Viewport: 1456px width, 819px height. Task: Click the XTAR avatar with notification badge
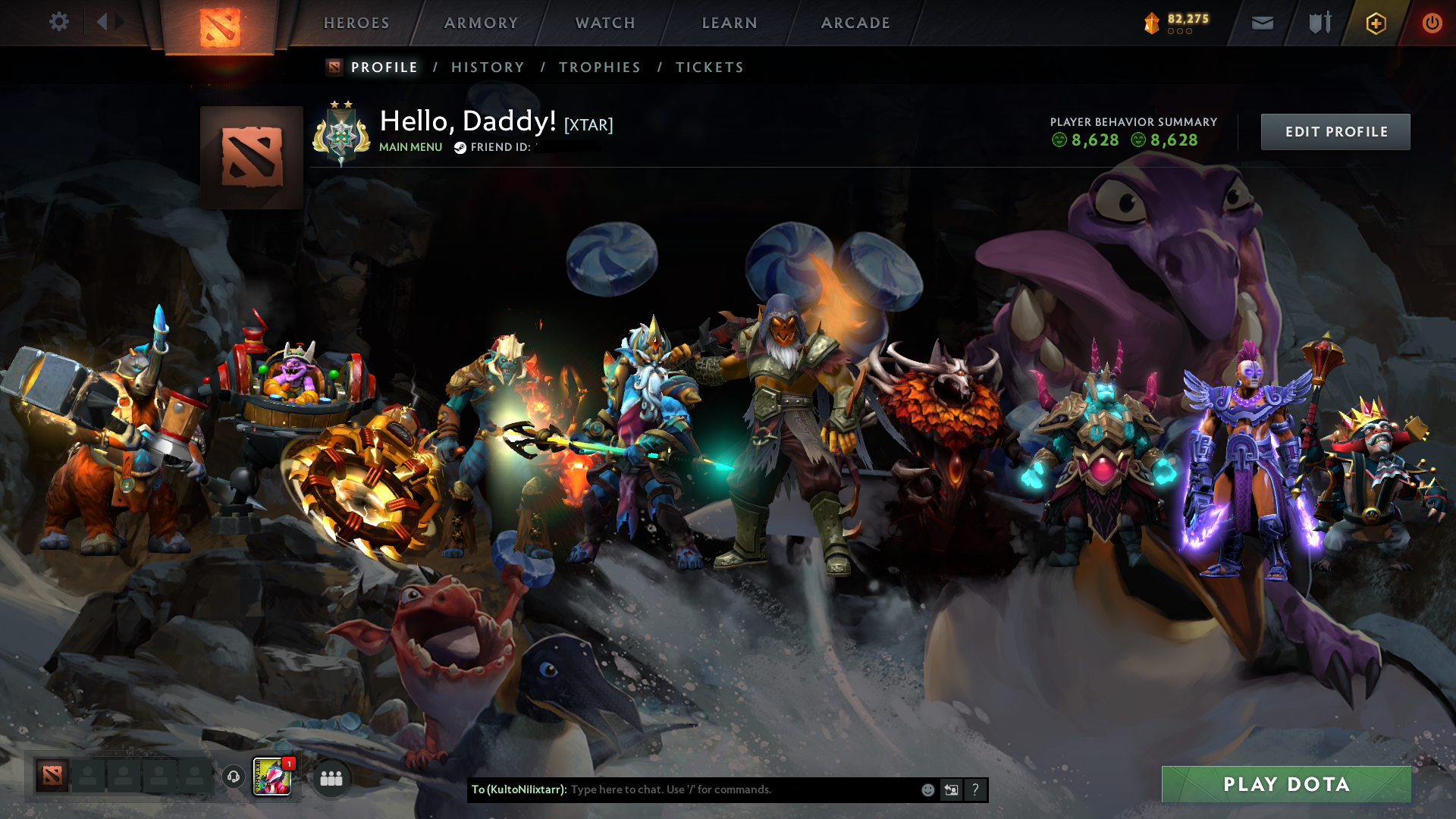(x=271, y=777)
